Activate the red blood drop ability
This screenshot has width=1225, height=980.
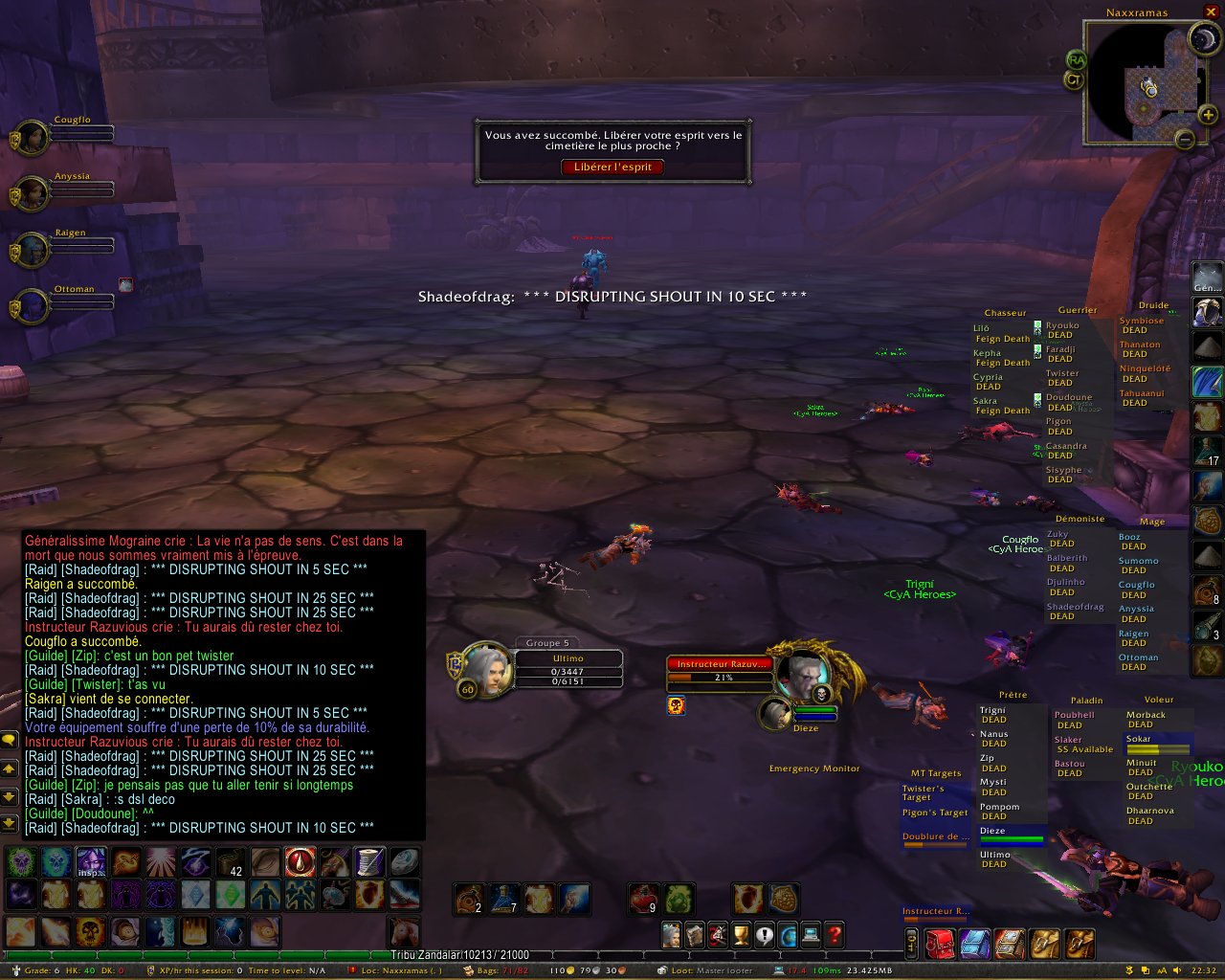pos(300,862)
